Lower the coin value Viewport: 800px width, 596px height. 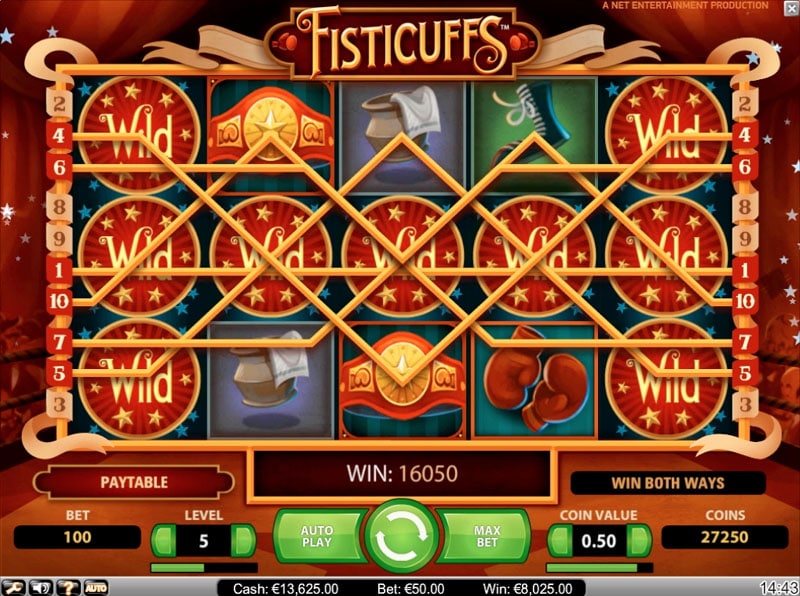pyautogui.click(x=560, y=539)
